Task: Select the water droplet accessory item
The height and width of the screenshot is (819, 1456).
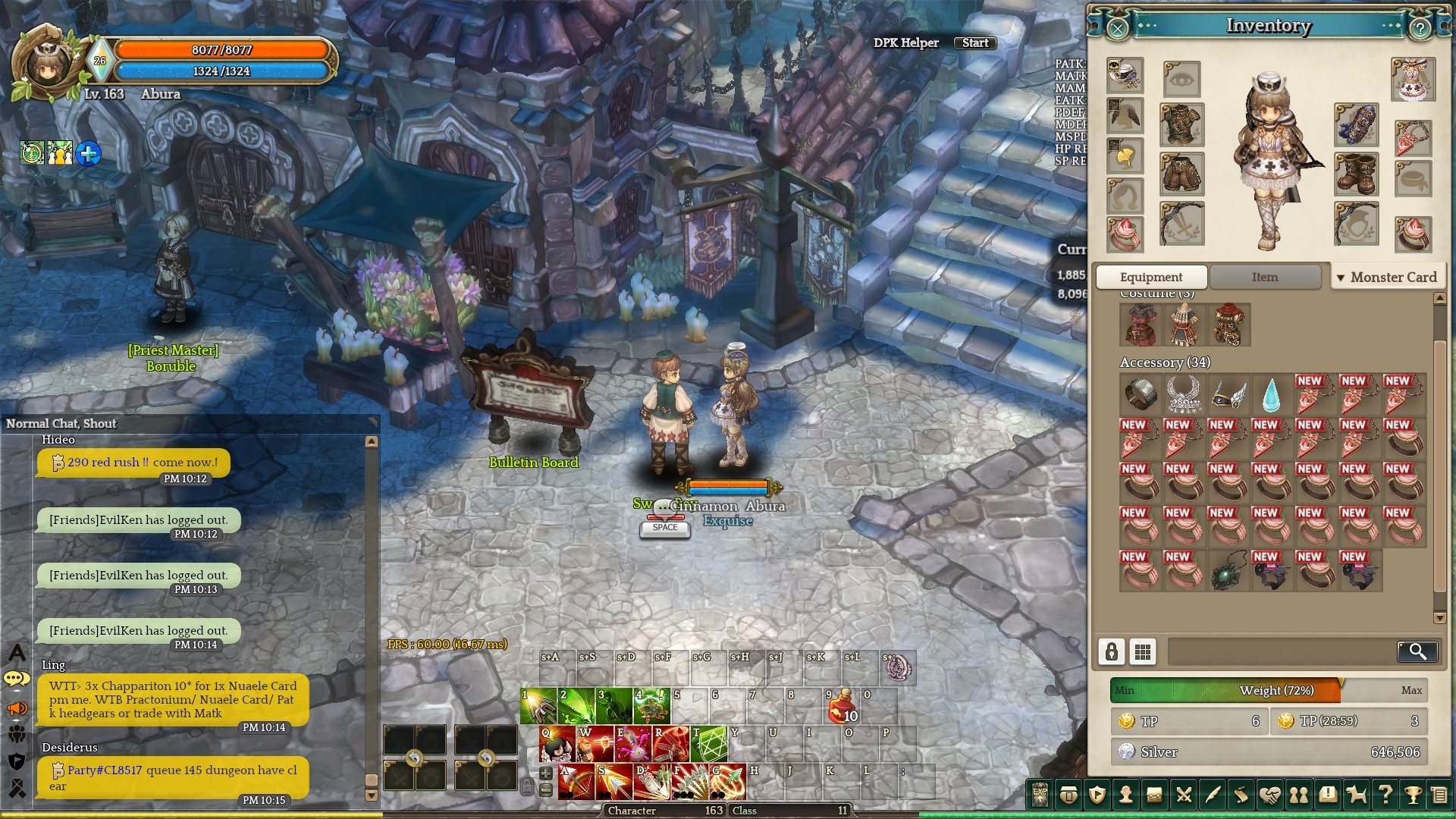Action: (x=1271, y=394)
